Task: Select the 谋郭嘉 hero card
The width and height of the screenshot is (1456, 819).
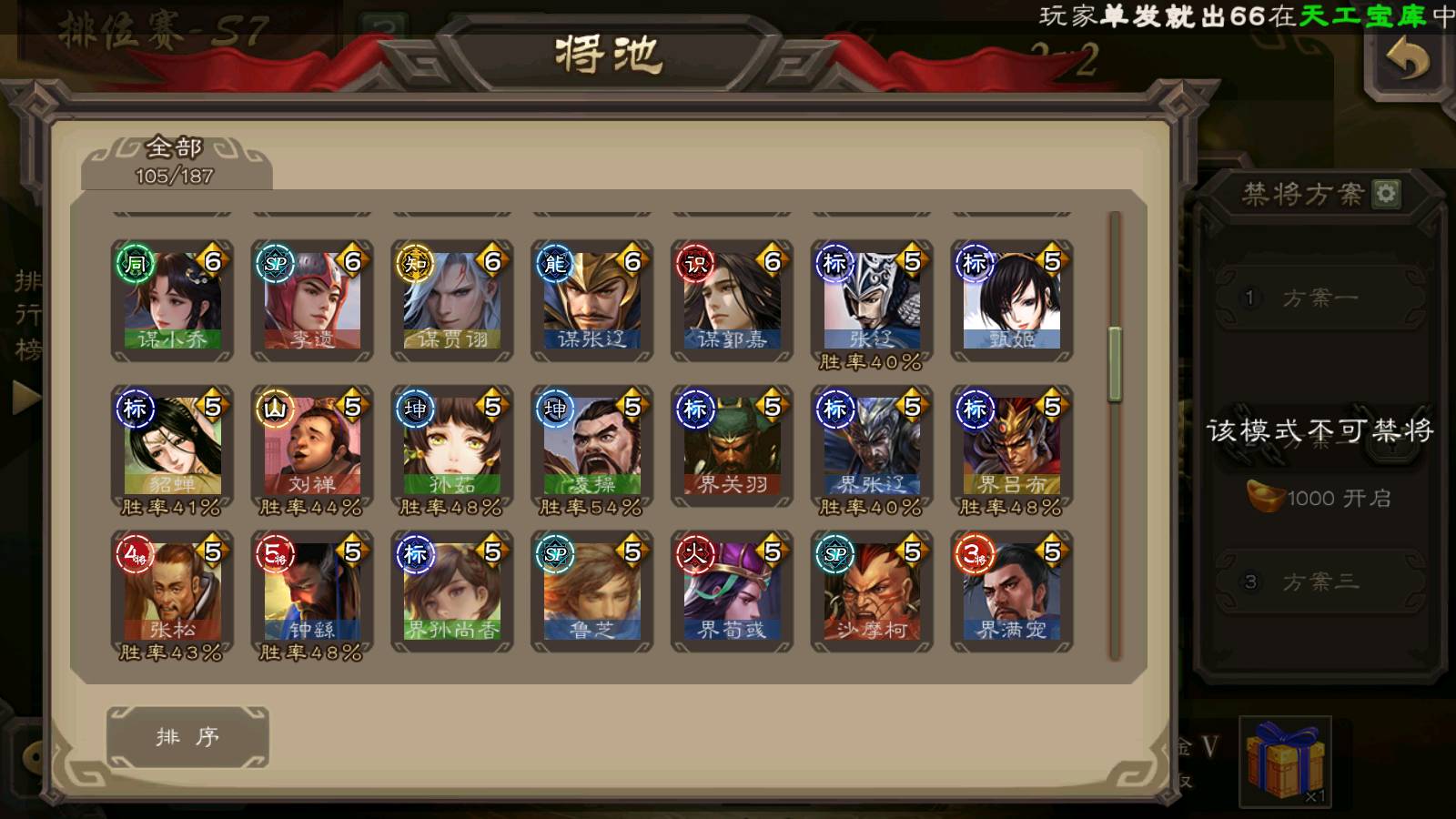Action: tap(733, 299)
